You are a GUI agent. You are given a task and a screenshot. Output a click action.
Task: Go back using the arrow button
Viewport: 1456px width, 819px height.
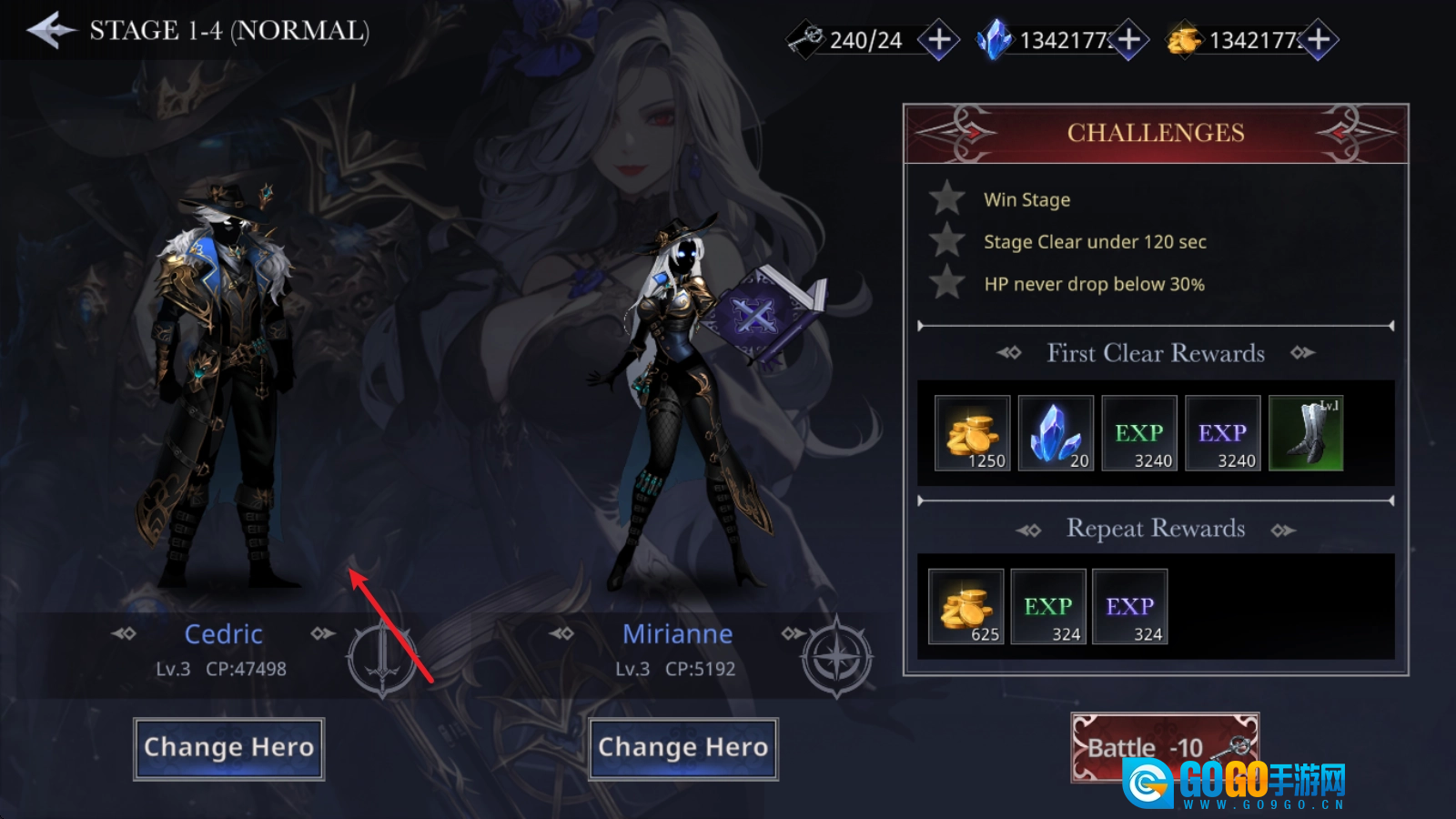[x=52, y=30]
